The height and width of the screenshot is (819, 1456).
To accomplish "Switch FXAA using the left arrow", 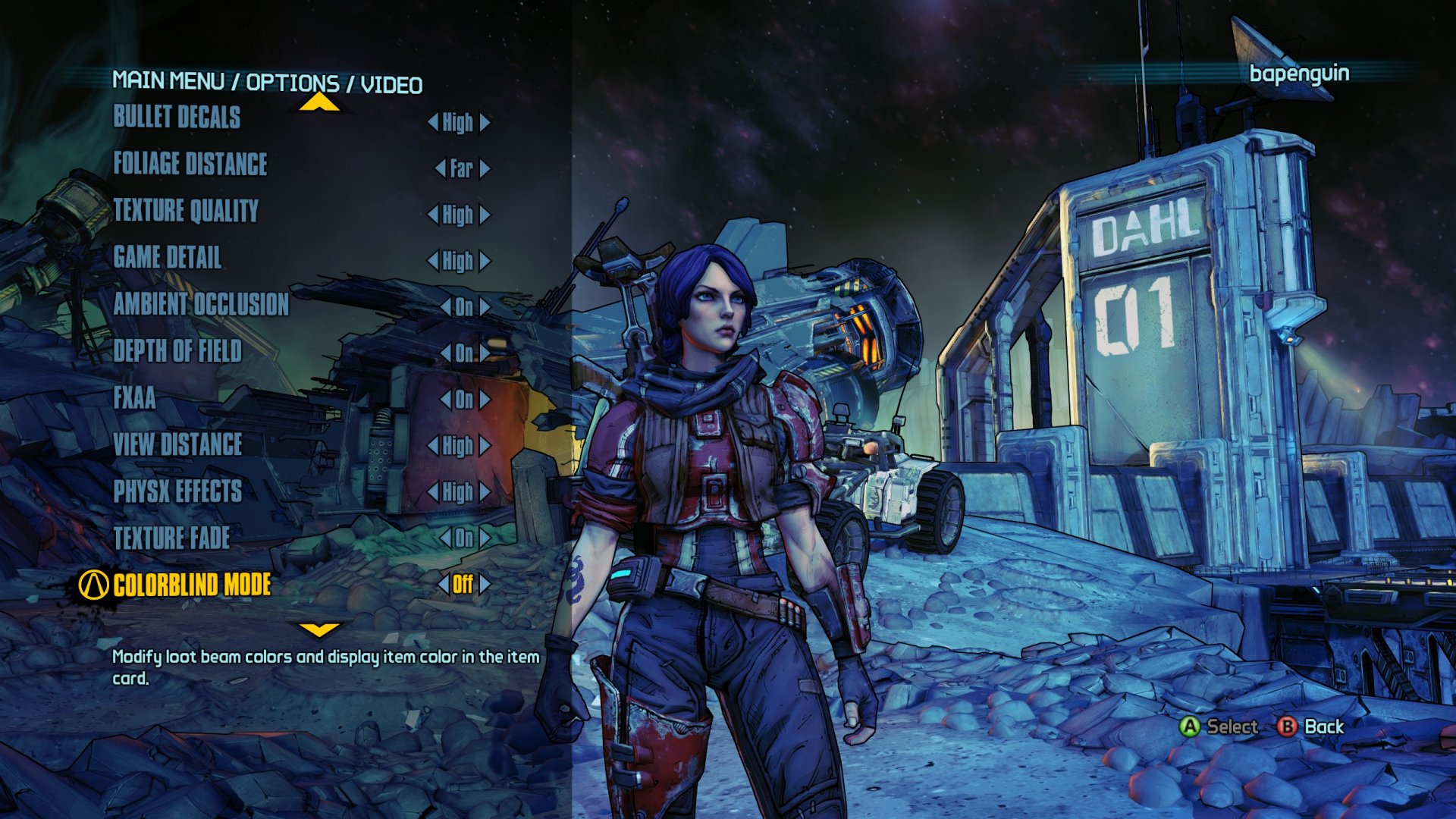I will pos(446,400).
